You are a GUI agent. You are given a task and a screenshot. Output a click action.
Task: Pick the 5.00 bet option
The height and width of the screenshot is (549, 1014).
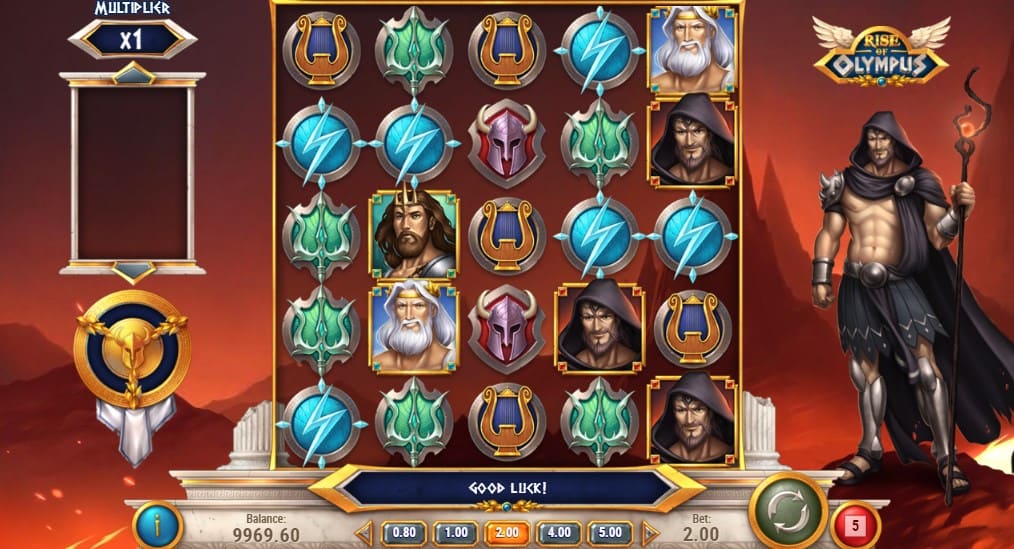[610, 531]
